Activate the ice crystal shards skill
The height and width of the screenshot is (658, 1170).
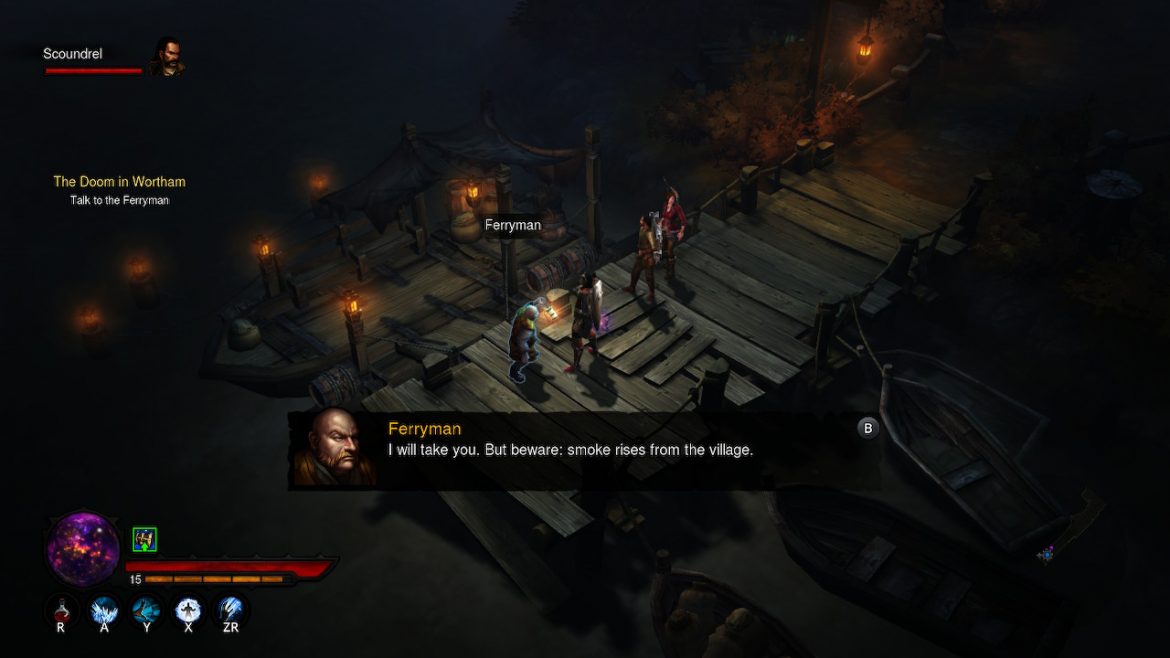[x=105, y=609]
